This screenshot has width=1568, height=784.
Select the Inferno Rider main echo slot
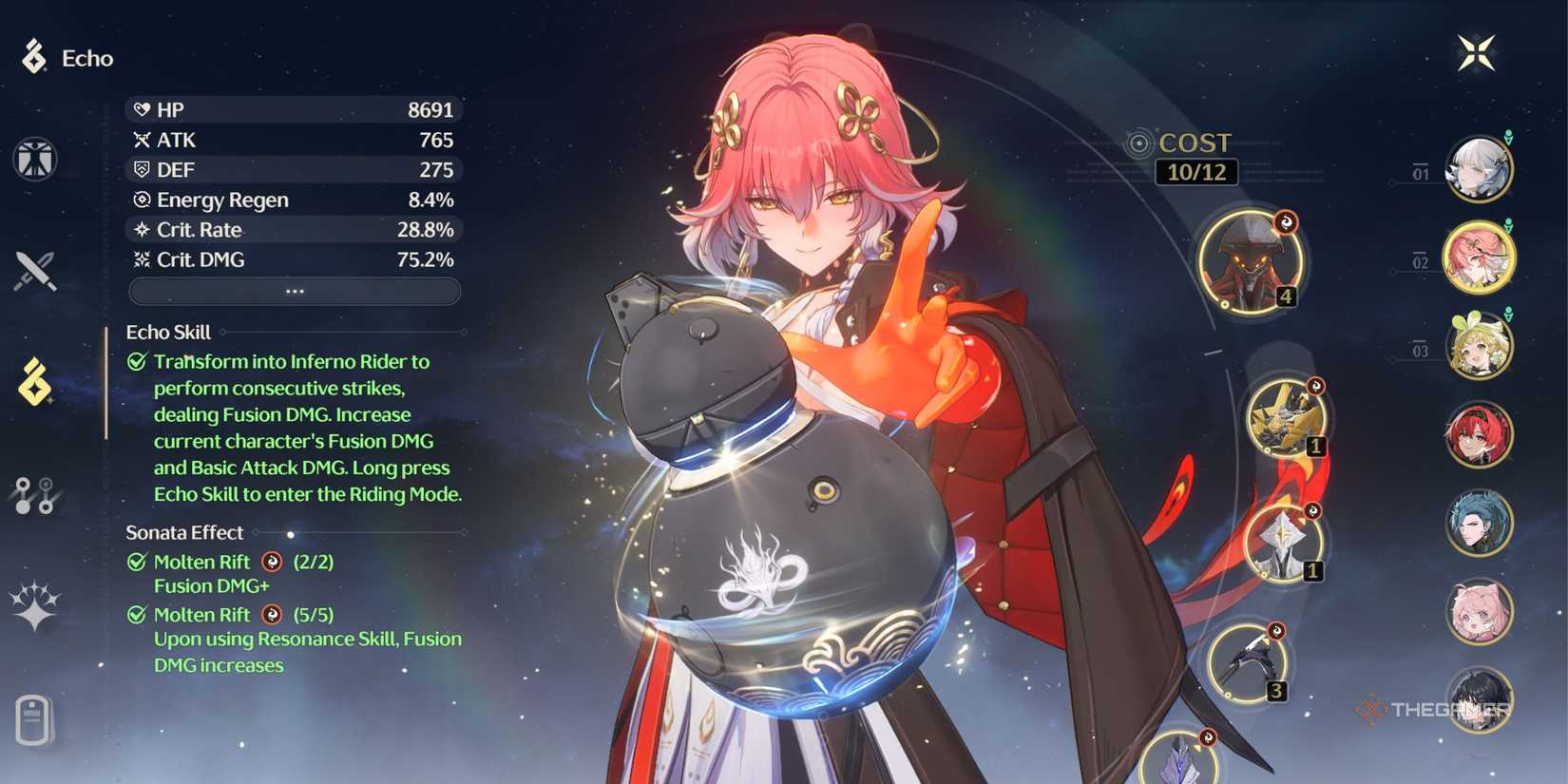[1252, 261]
